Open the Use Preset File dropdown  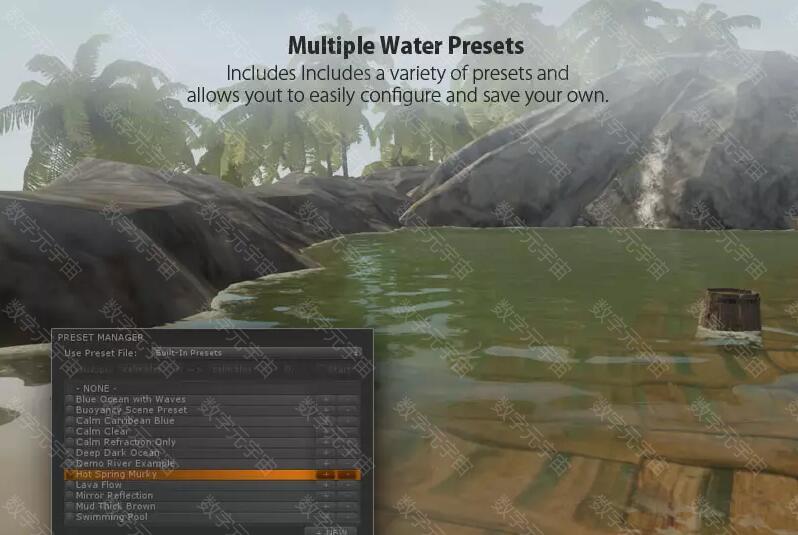pos(257,353)
